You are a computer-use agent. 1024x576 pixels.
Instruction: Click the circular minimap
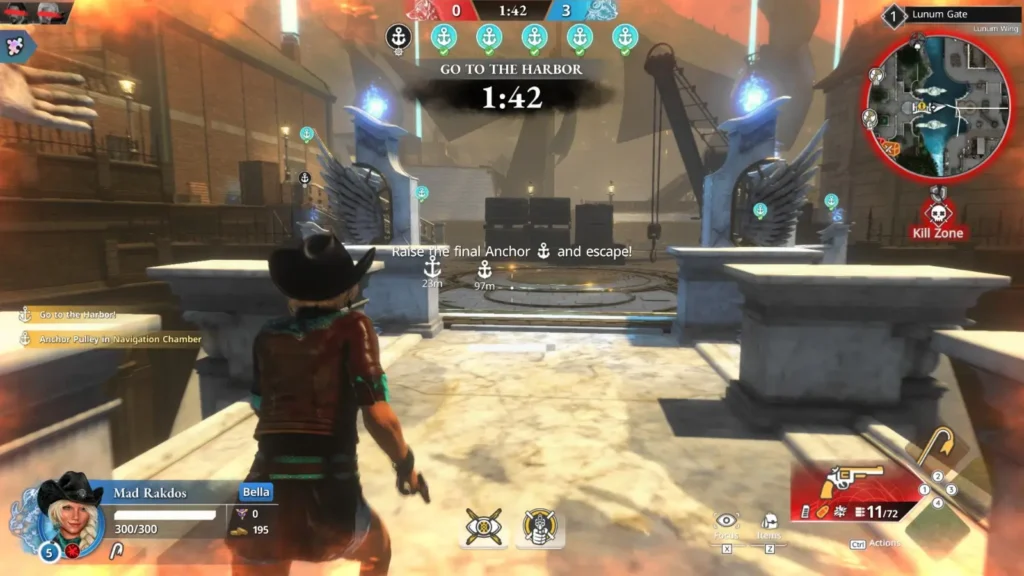coord(922,108)
